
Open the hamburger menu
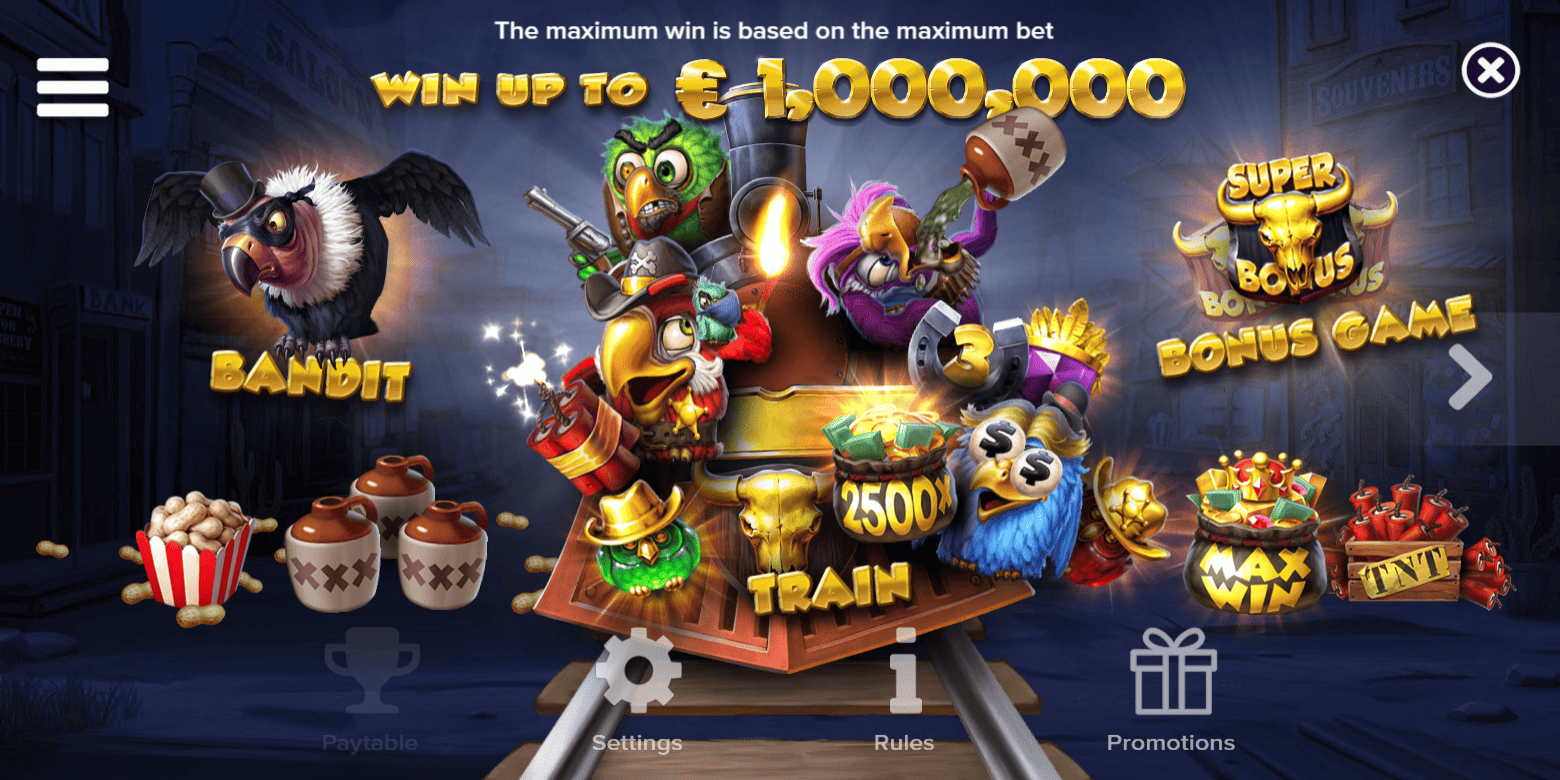click(72, 86)
